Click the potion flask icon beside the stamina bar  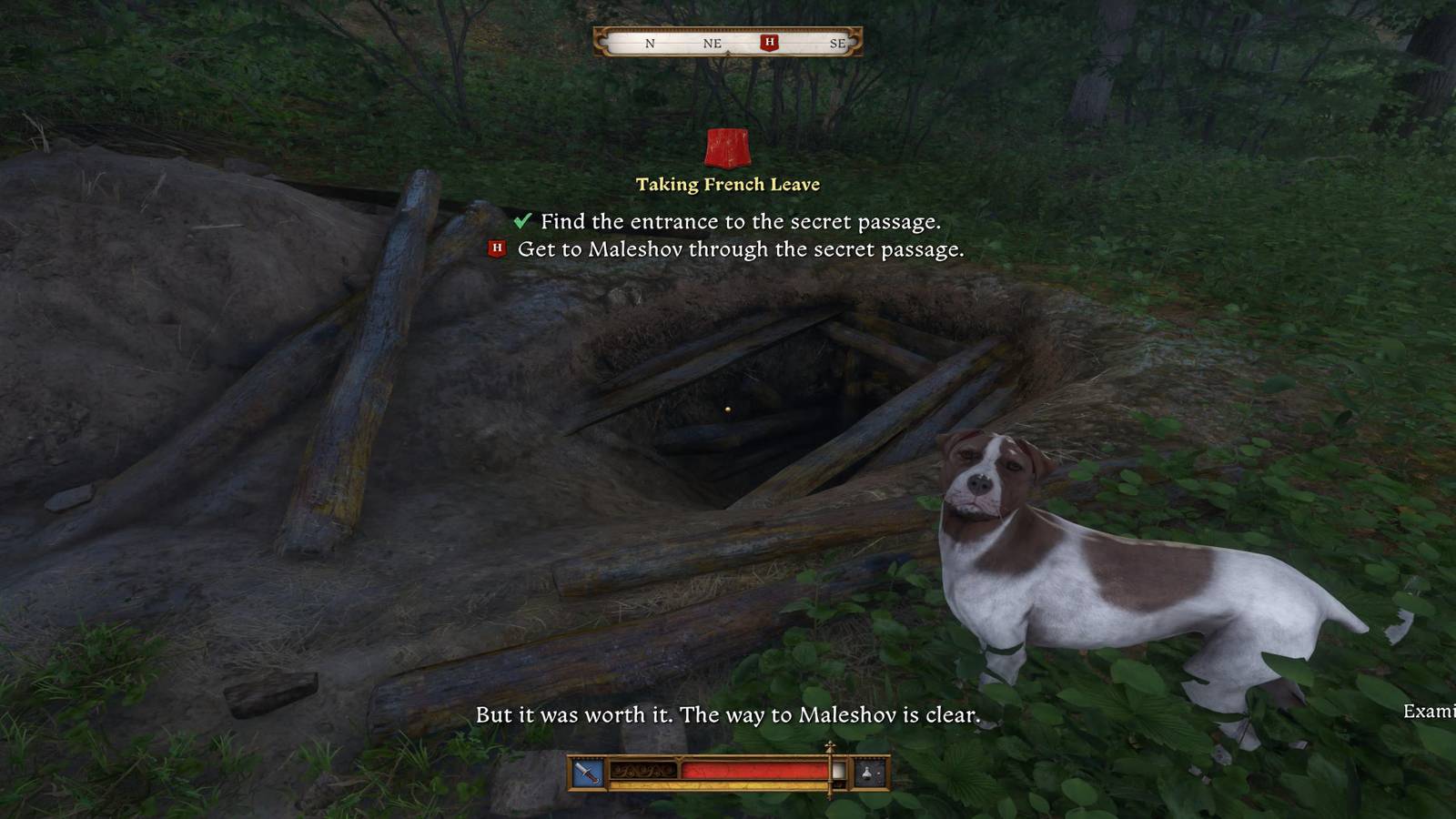(866, 772)
